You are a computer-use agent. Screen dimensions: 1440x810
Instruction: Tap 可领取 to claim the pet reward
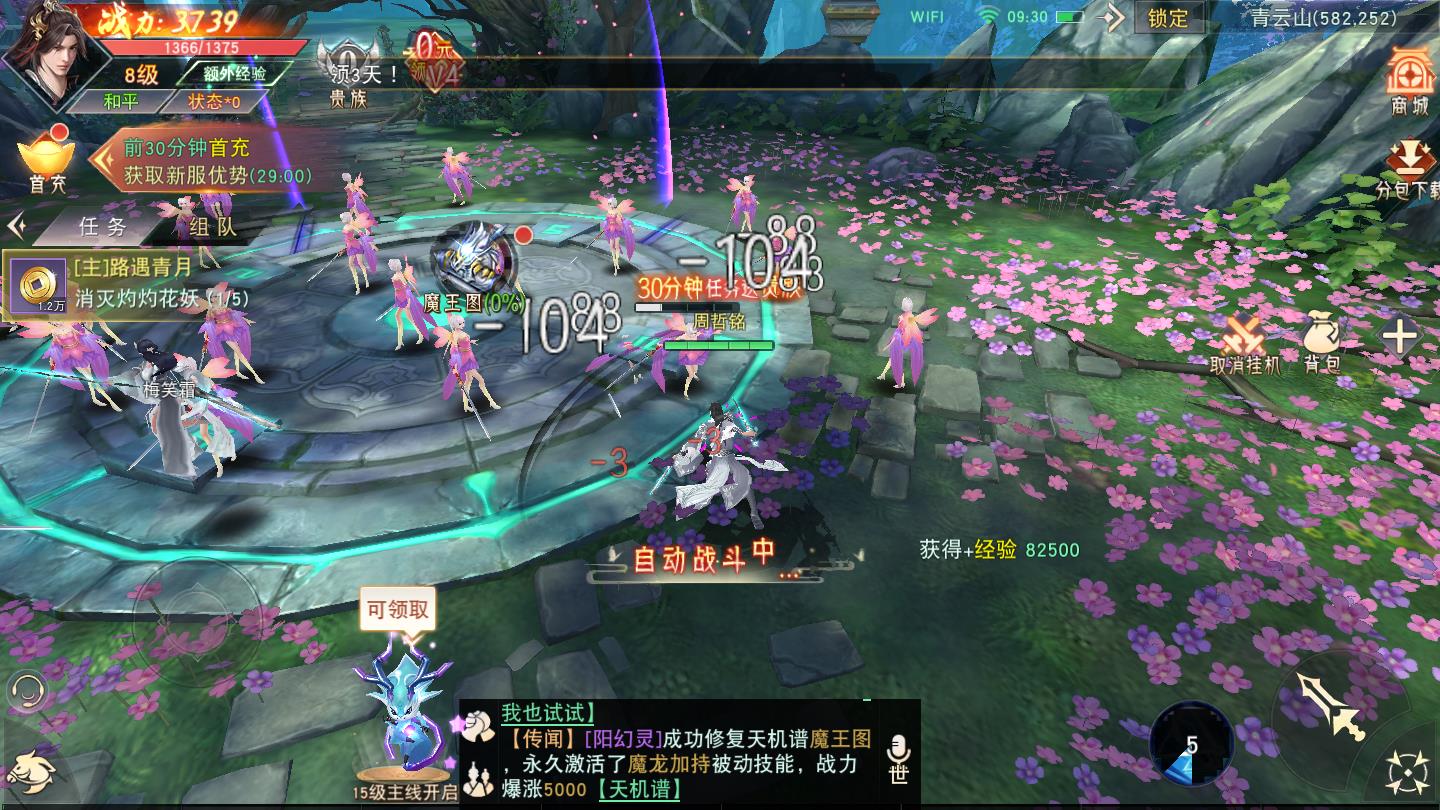(x=399, y=610)
